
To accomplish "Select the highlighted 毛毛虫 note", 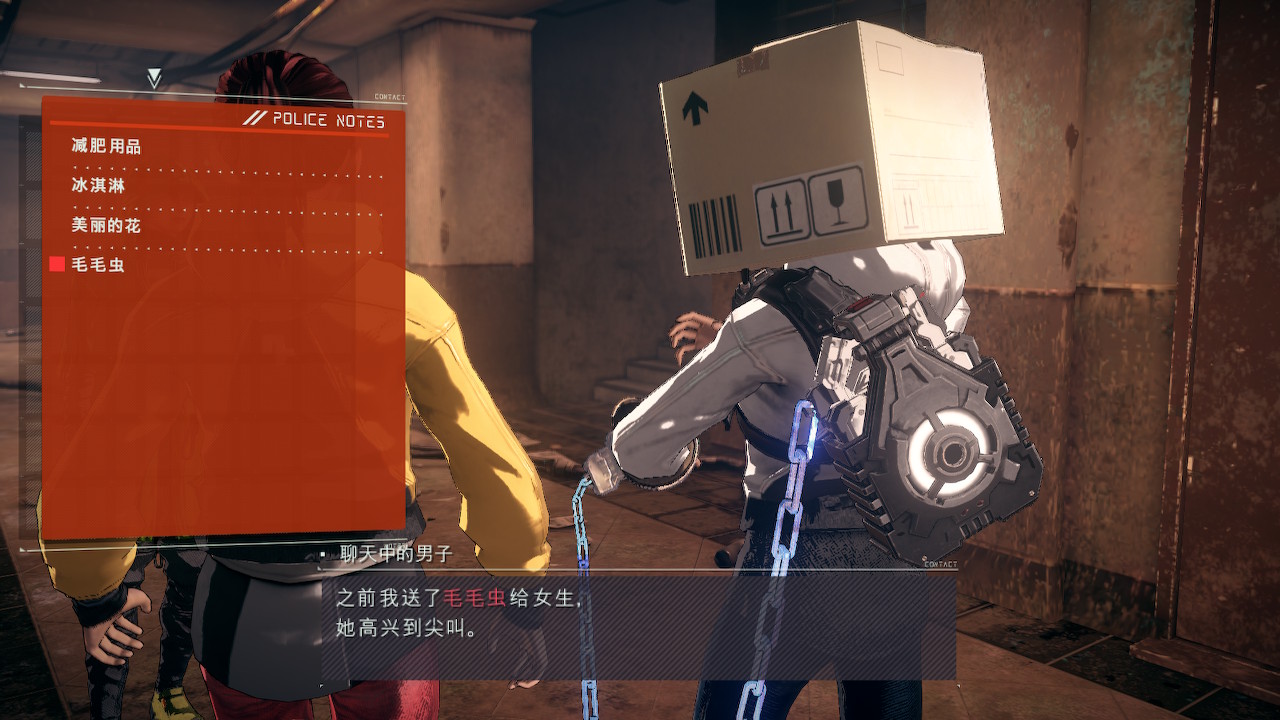I will click(98, 265).
